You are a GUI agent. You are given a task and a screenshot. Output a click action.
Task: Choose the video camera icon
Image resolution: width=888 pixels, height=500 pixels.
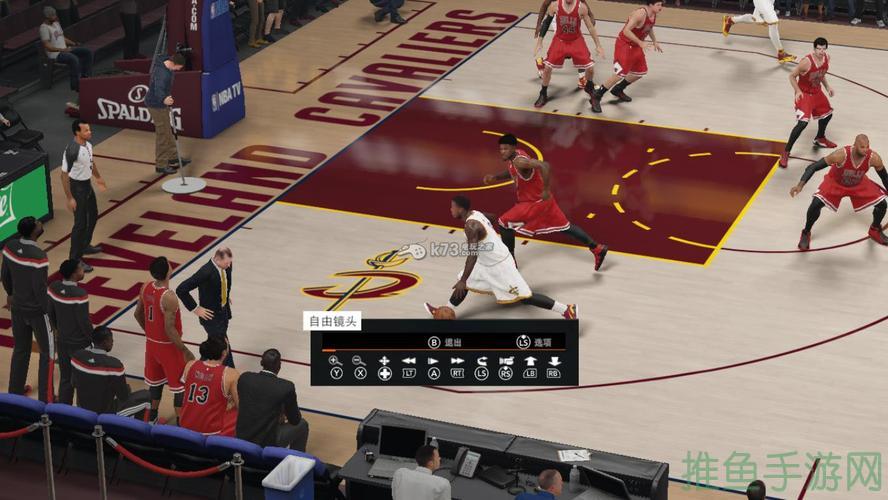coord(506,360)
